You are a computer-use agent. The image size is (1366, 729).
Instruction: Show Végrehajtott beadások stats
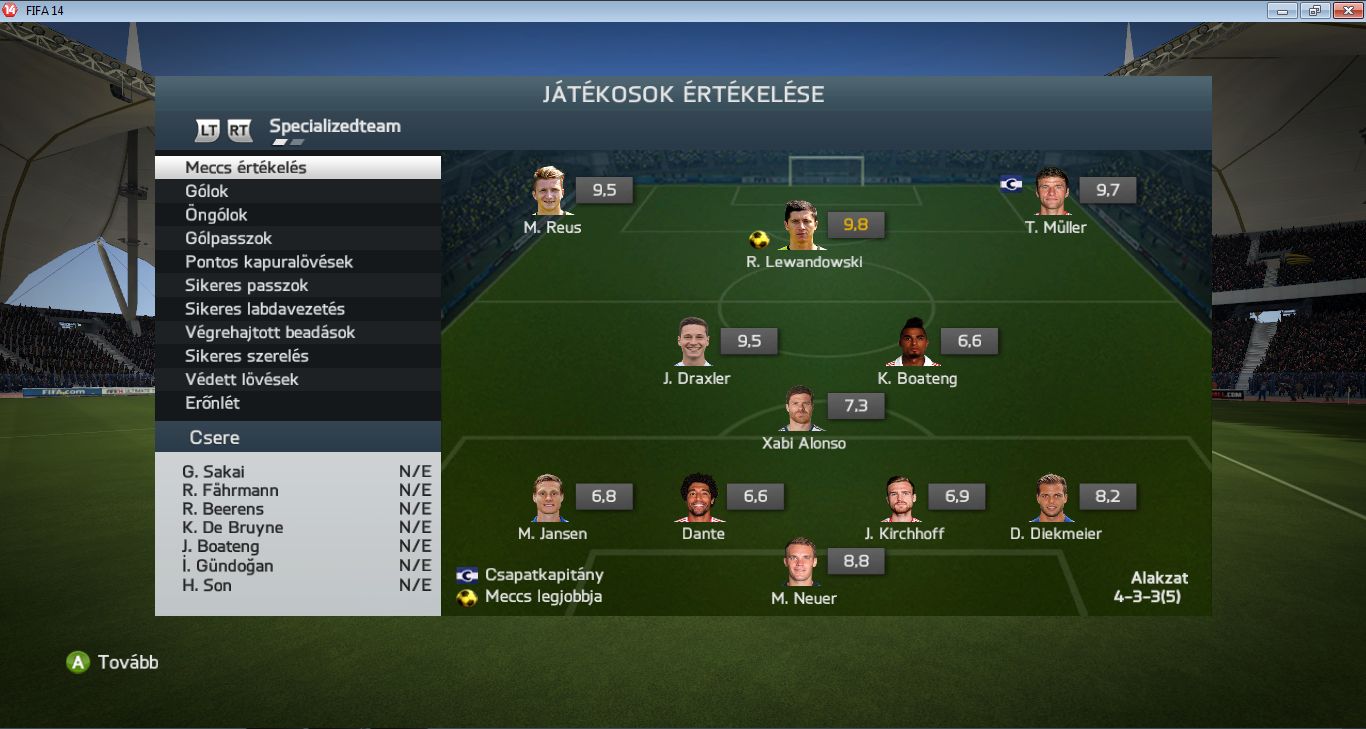click(297, 332)
